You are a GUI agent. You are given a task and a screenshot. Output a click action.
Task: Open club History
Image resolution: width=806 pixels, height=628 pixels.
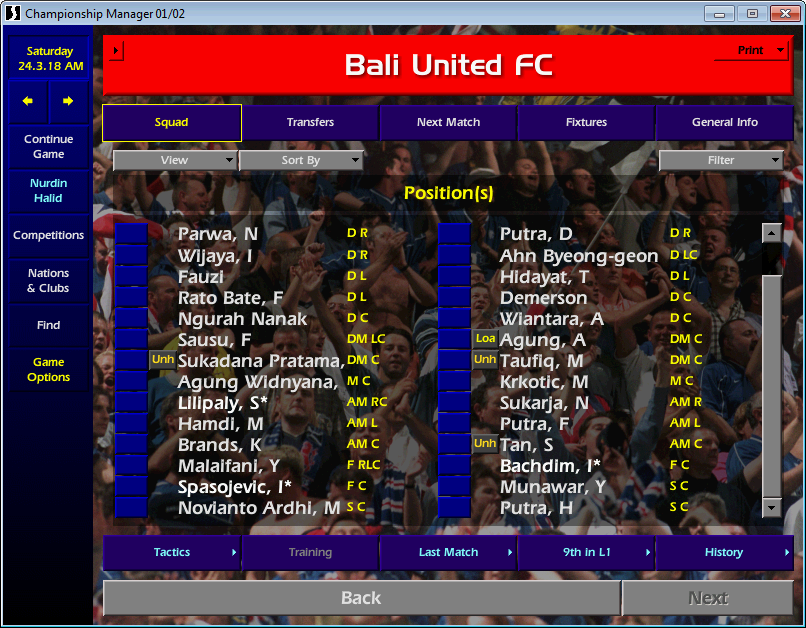[724, 552]
